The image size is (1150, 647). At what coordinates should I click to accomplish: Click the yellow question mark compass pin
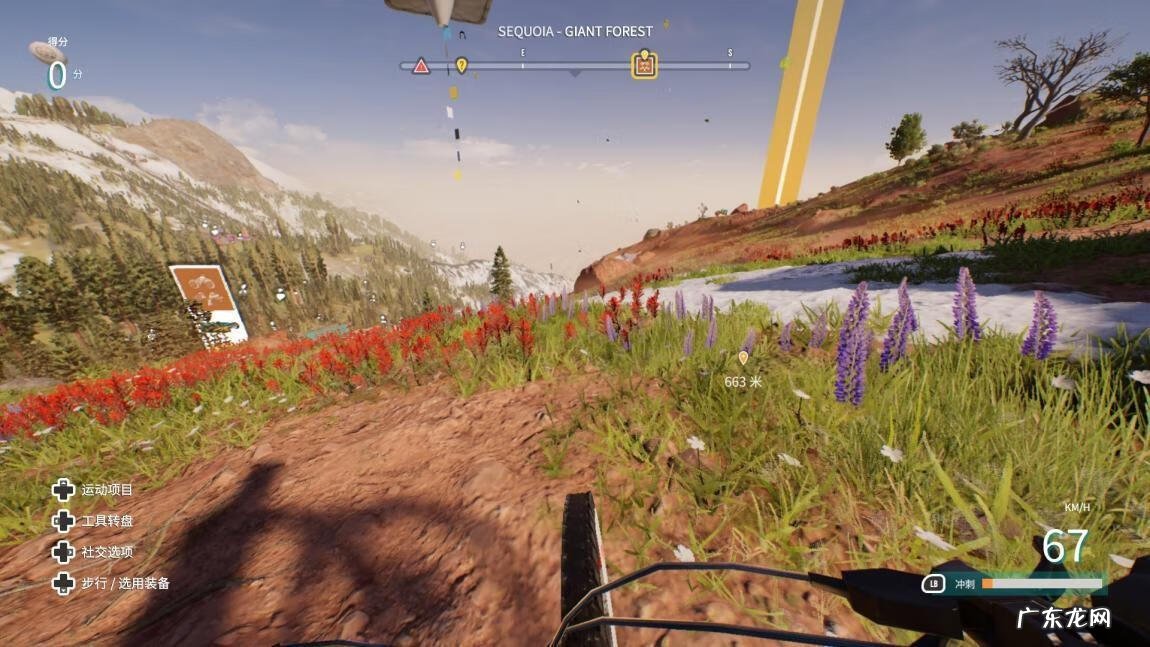point(461,65)
